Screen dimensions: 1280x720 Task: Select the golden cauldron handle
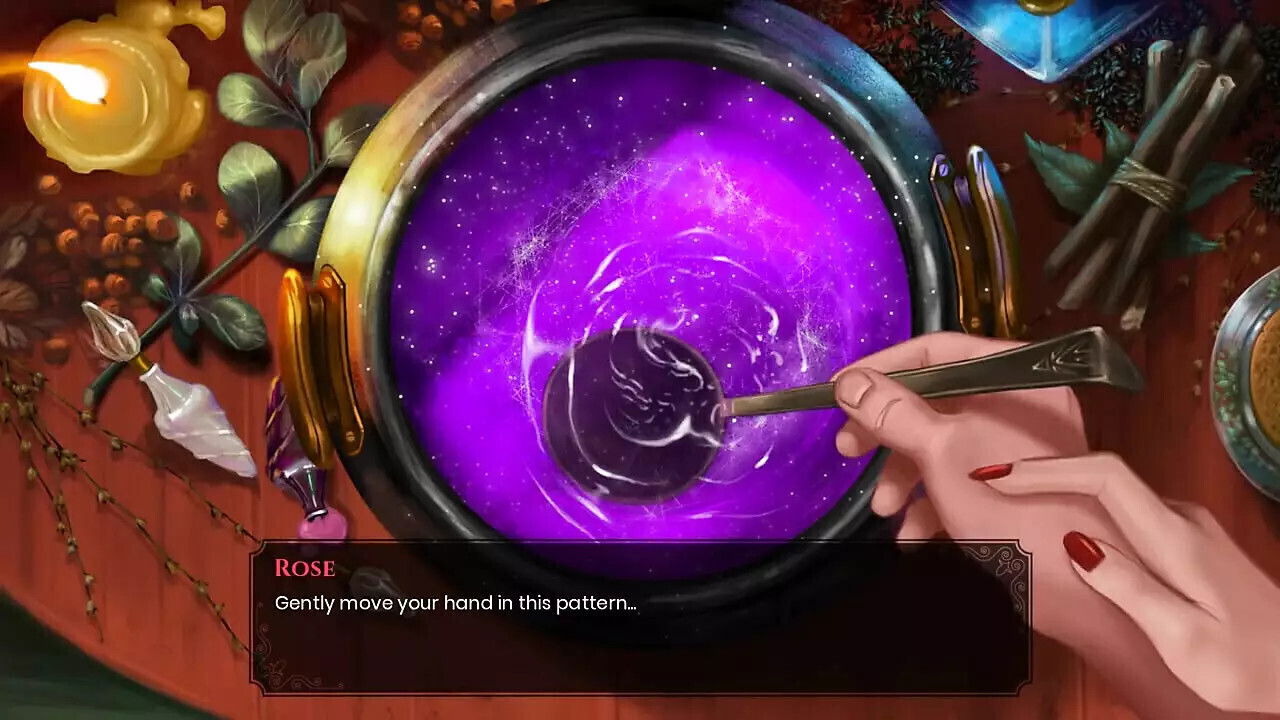pyautogui.click(x=330, y=340)
